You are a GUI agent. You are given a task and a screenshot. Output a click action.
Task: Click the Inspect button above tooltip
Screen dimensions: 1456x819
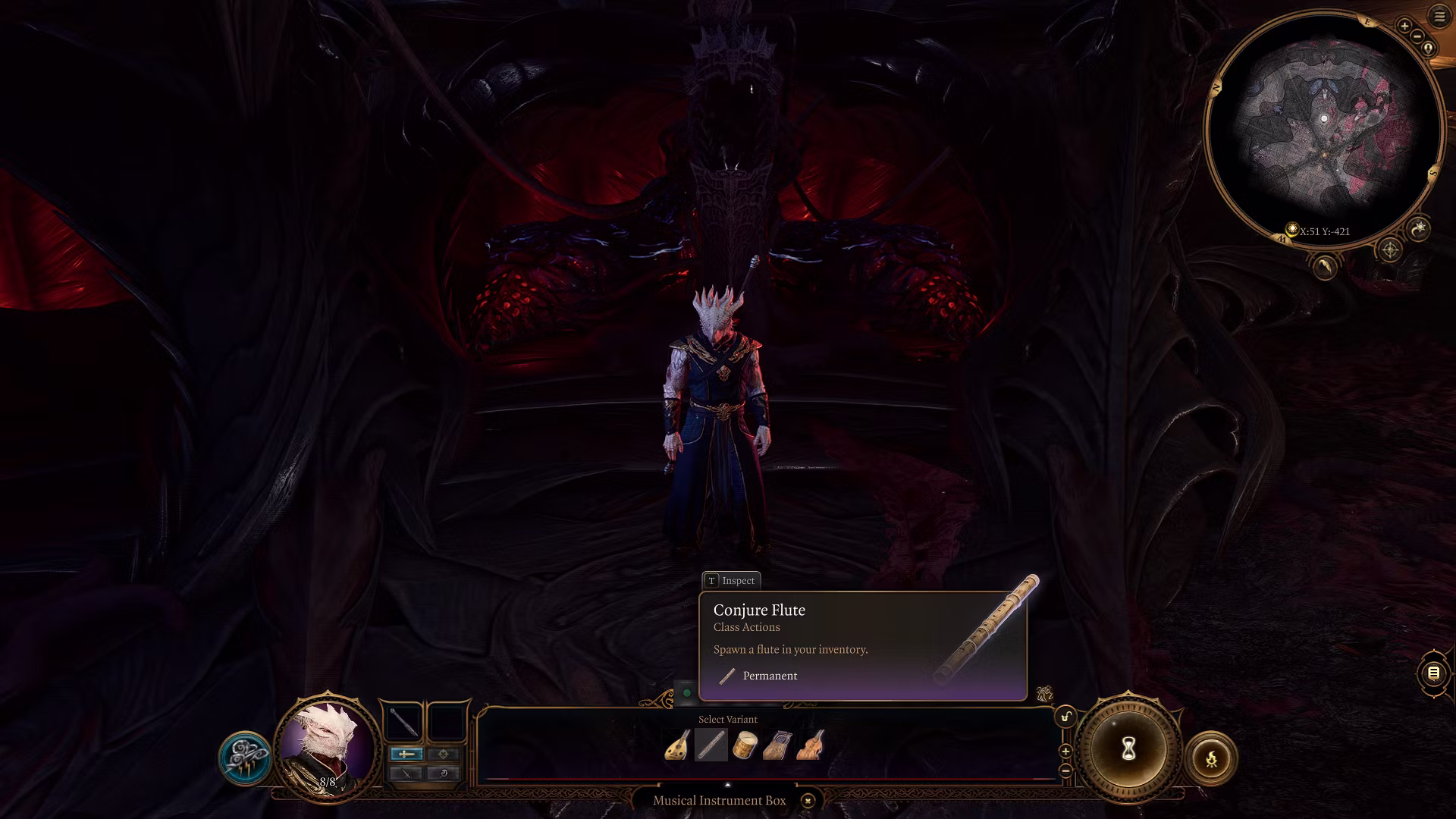point(731,581)
